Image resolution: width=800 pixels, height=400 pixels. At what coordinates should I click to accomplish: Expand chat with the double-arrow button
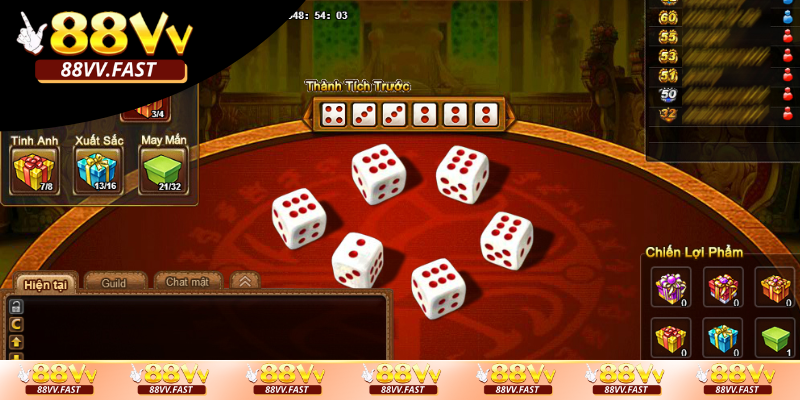[x=244, y=282]
